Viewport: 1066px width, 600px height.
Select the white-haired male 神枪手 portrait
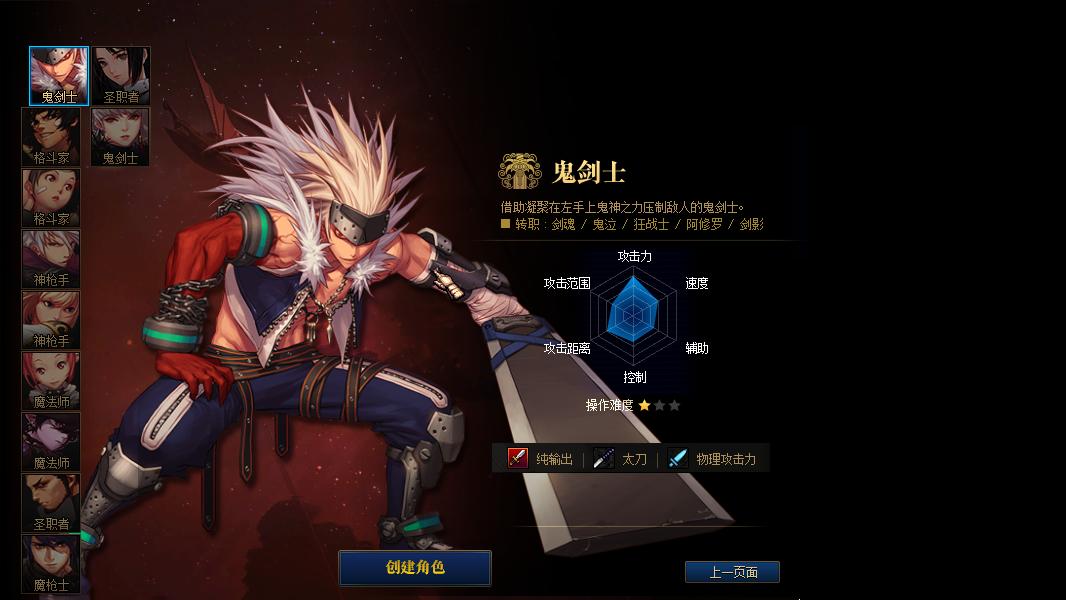pos(51,259)
